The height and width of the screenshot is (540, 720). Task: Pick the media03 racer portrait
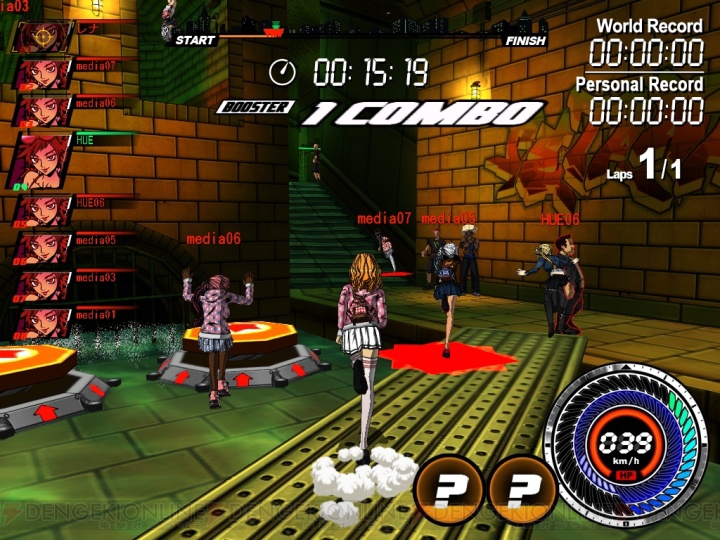pos(40,284)
